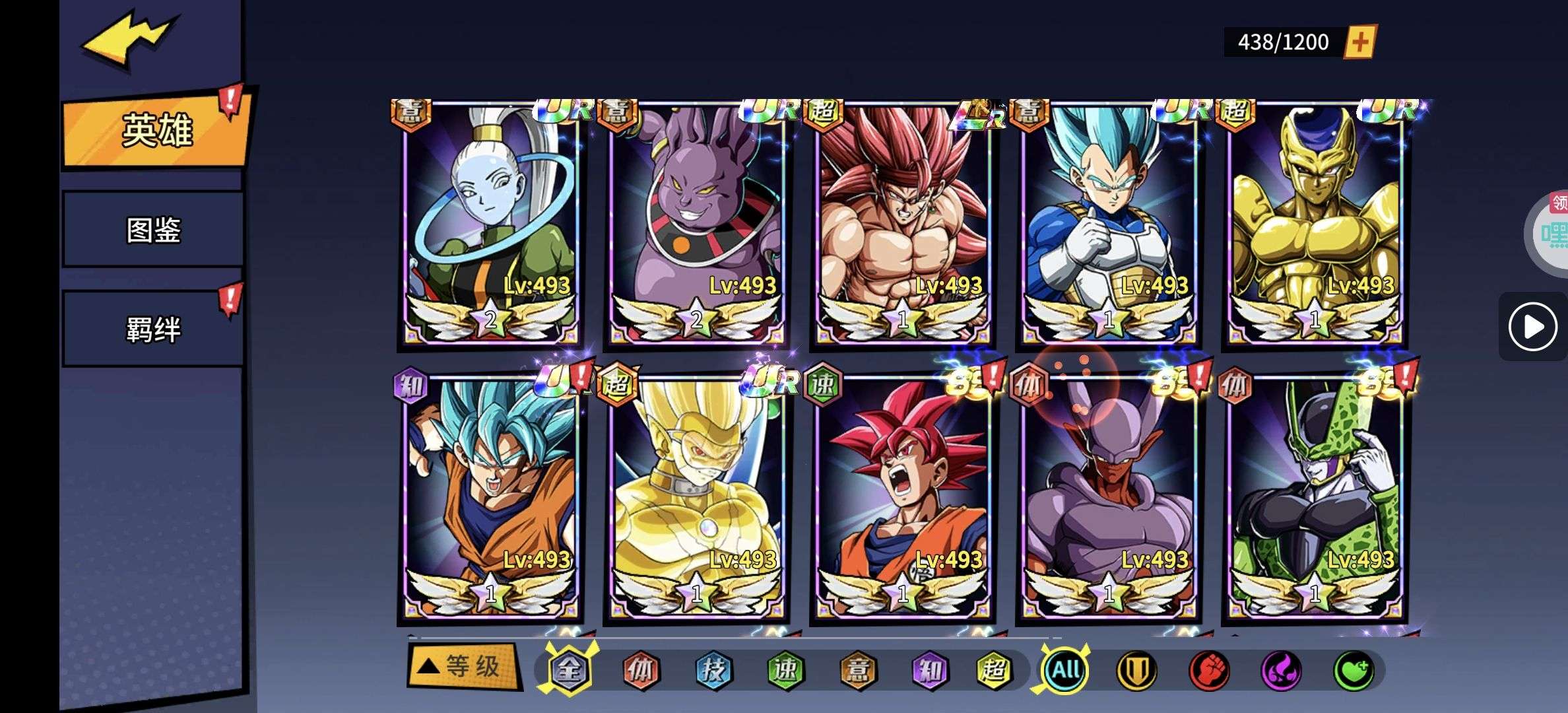Select the Perfect Cell hero card

point(1314,499)
